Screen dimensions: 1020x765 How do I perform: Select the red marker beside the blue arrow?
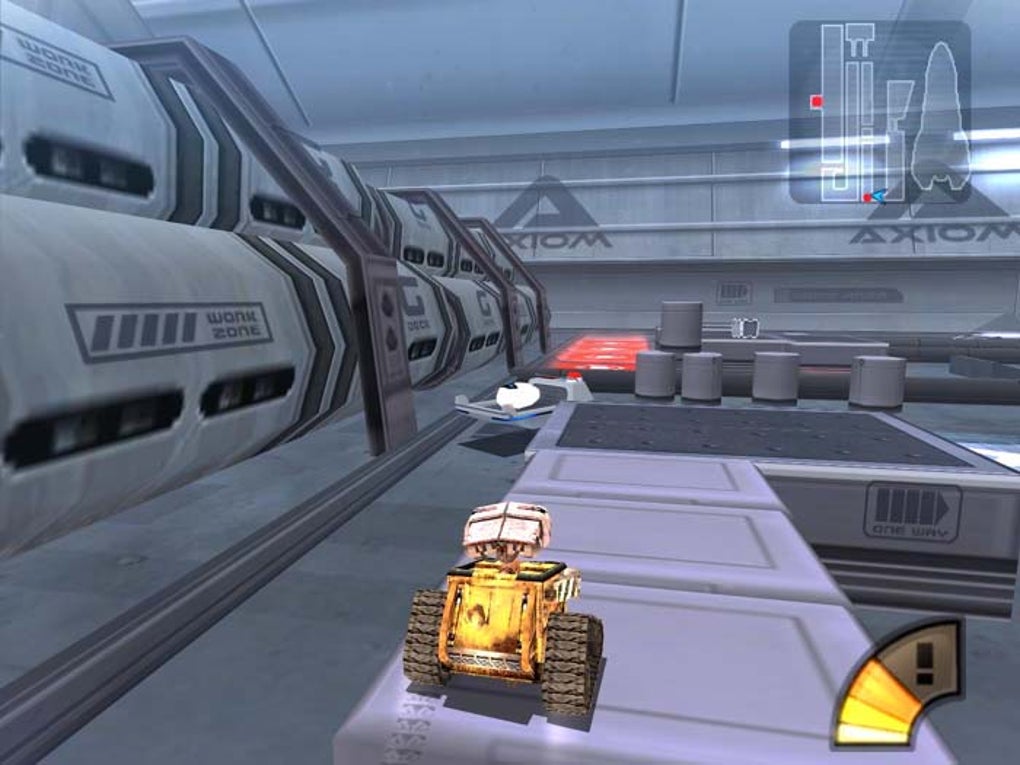(x=866, y=198)
